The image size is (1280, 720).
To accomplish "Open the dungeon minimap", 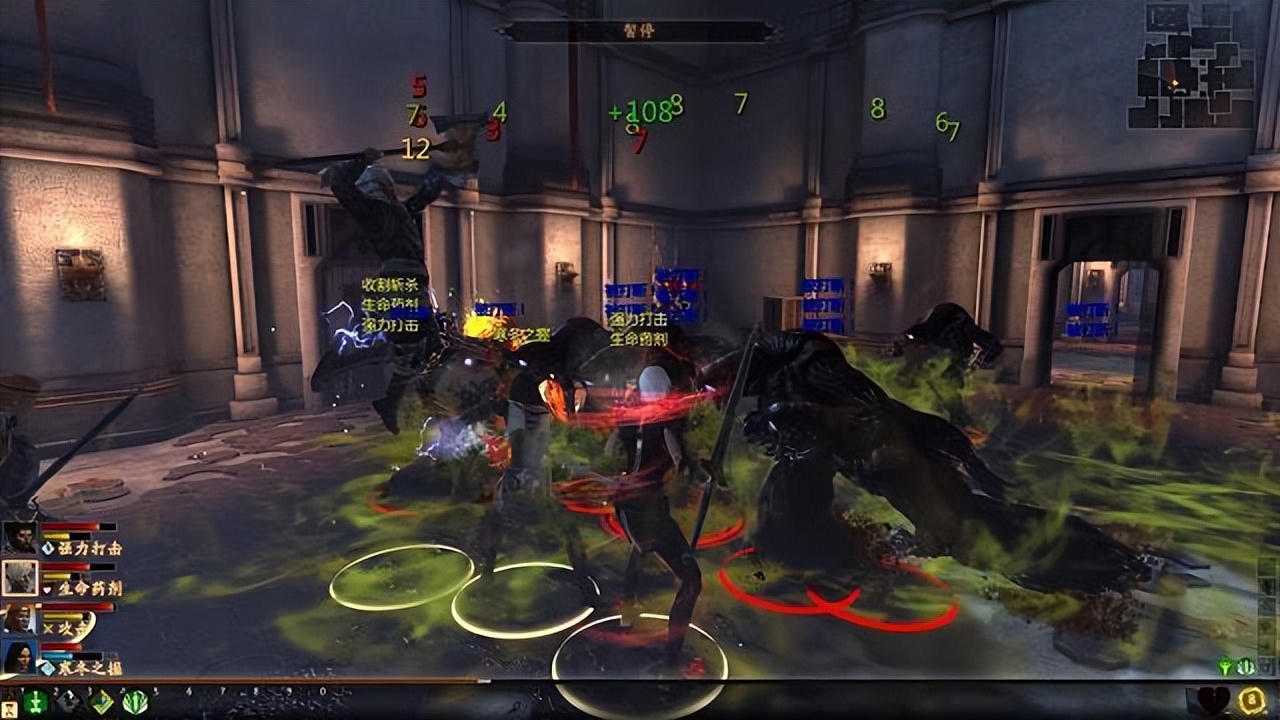I will point(1190,66).
